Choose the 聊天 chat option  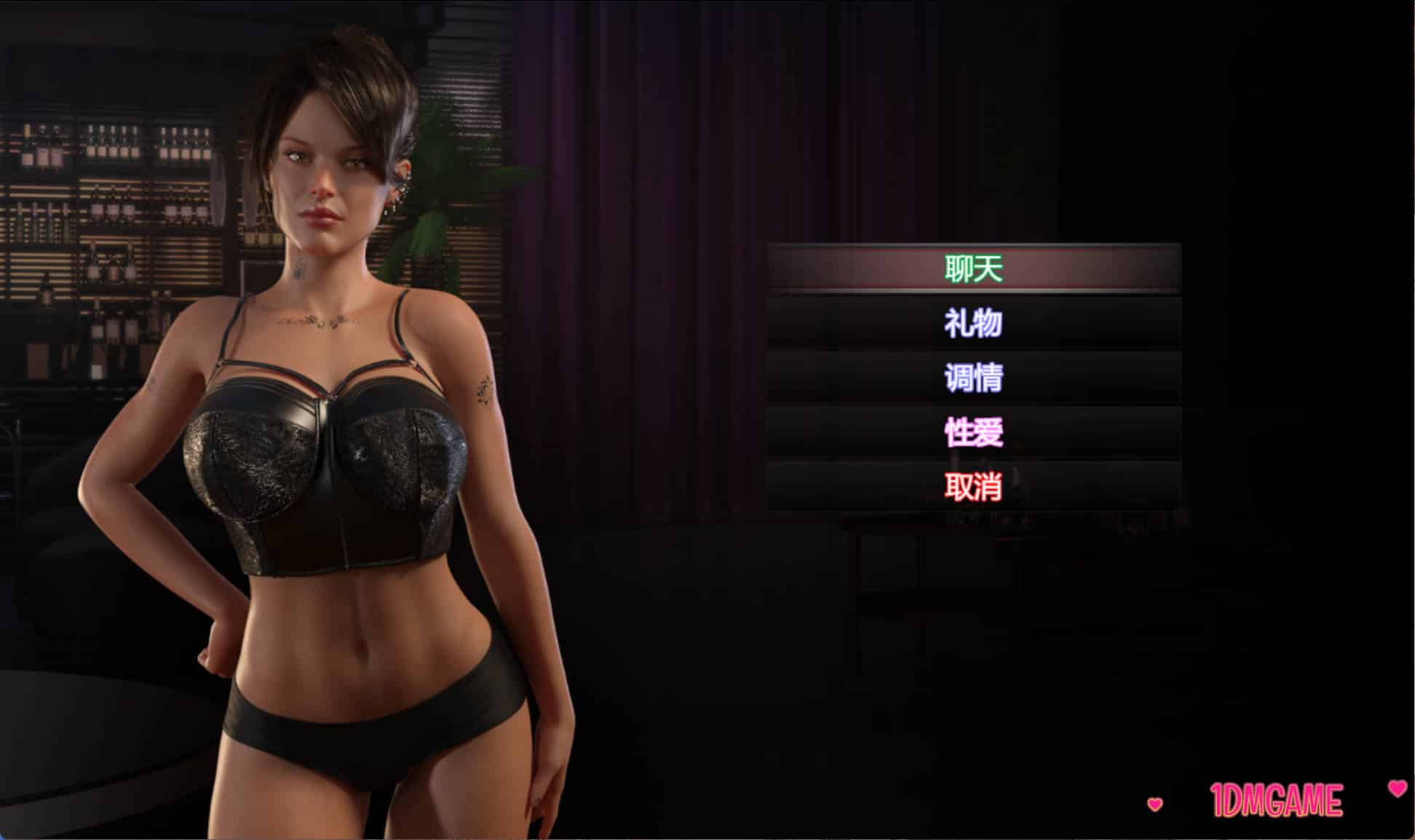[x=973, y=269]
